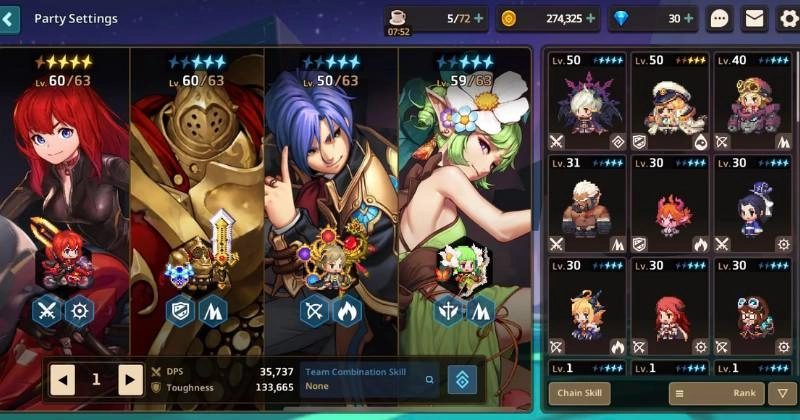800x420 pixels.
Task: Change the Rank sorting option
Action: pos(715,393)
